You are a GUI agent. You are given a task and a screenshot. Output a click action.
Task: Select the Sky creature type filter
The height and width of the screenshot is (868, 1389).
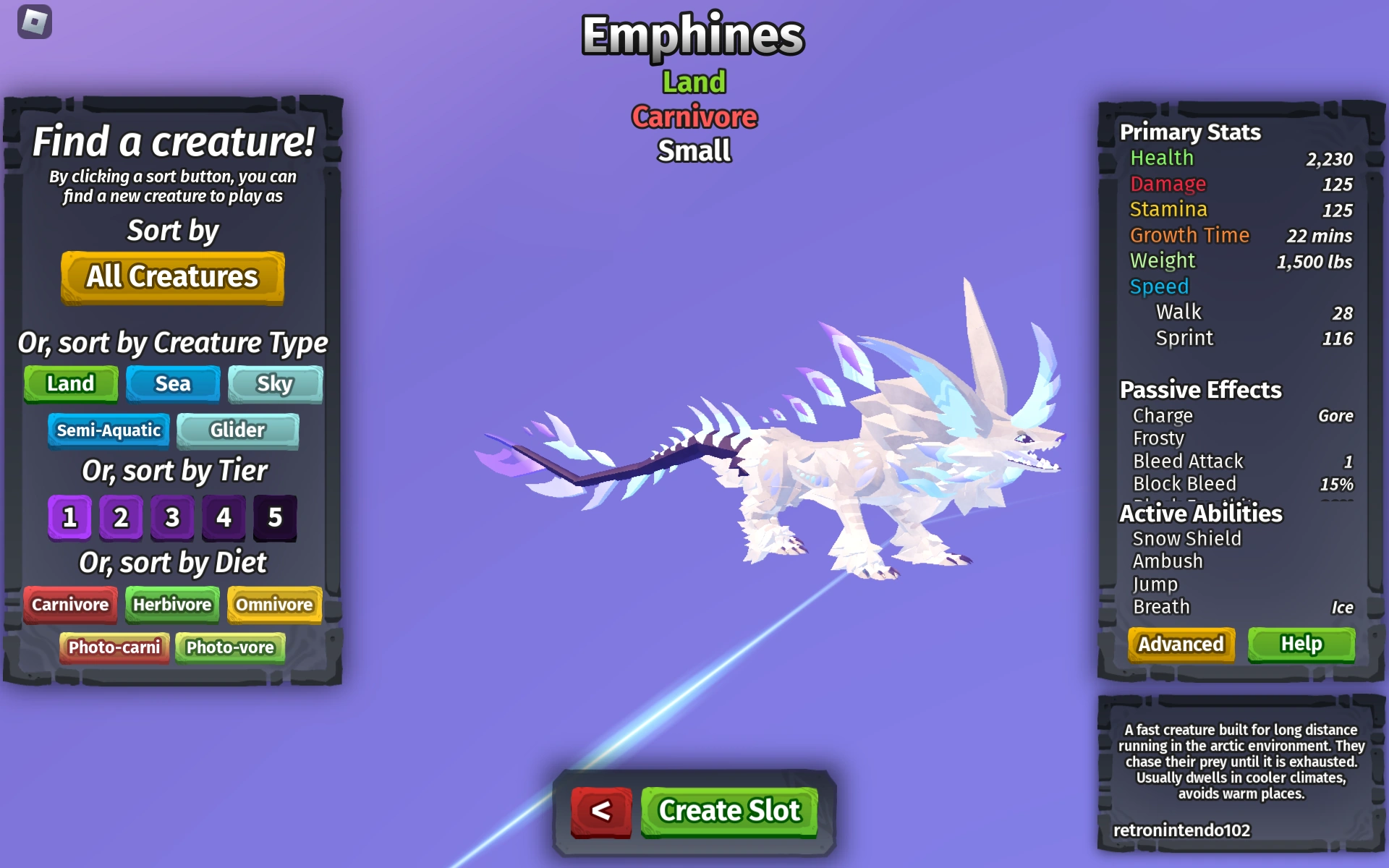pos(275,384)
